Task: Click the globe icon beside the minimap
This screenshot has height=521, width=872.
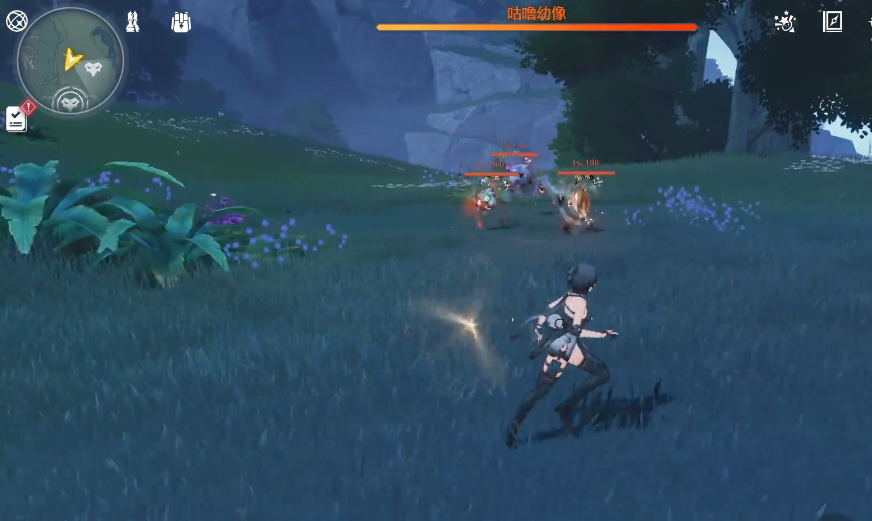Action: coord(16,20)
